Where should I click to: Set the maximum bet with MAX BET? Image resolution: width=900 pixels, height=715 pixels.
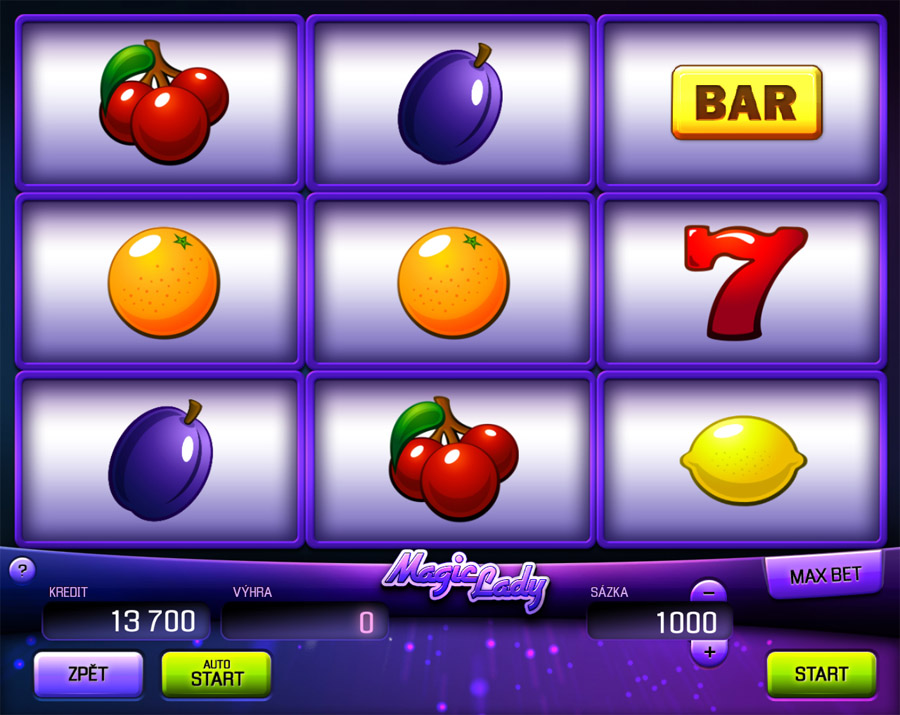coord(824,576)
